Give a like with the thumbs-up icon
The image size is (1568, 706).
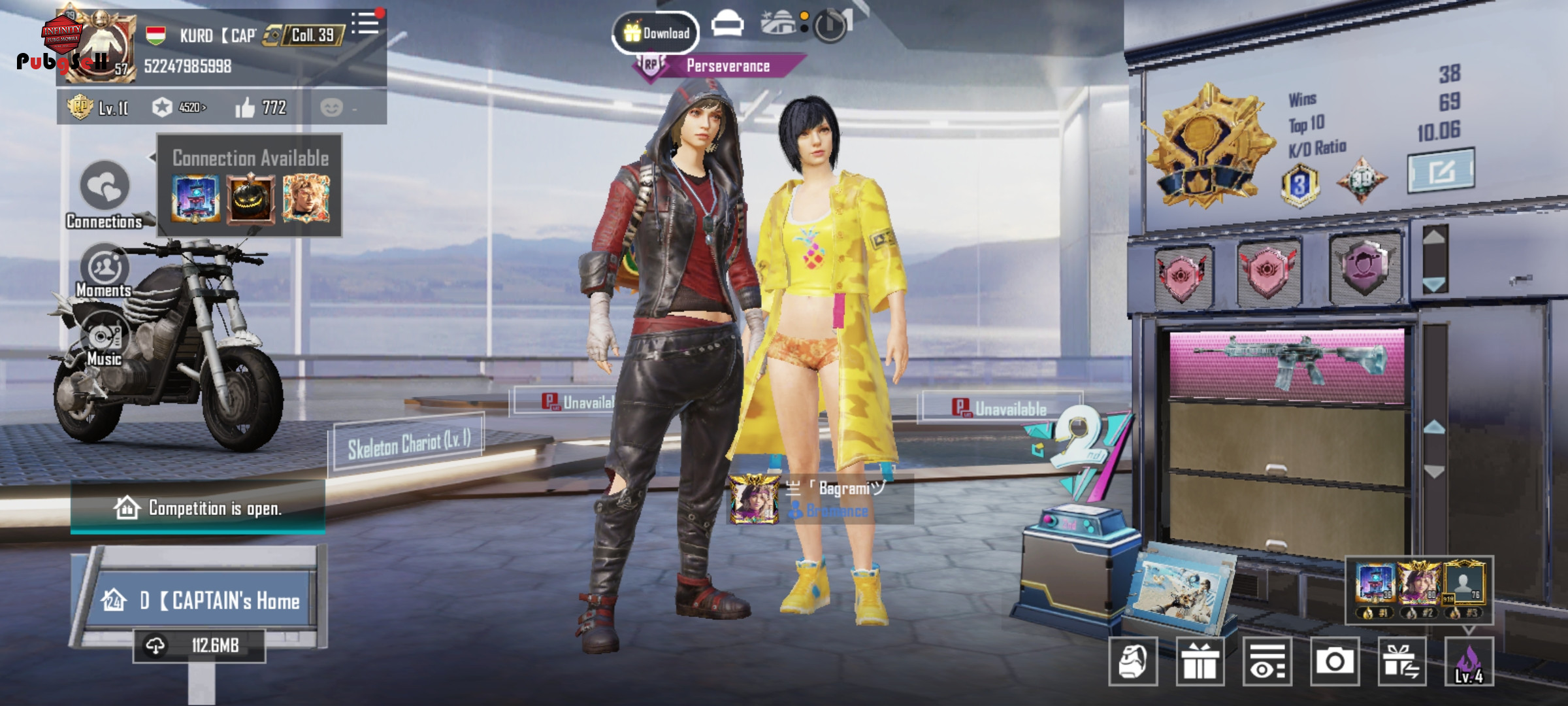point(246,107)
